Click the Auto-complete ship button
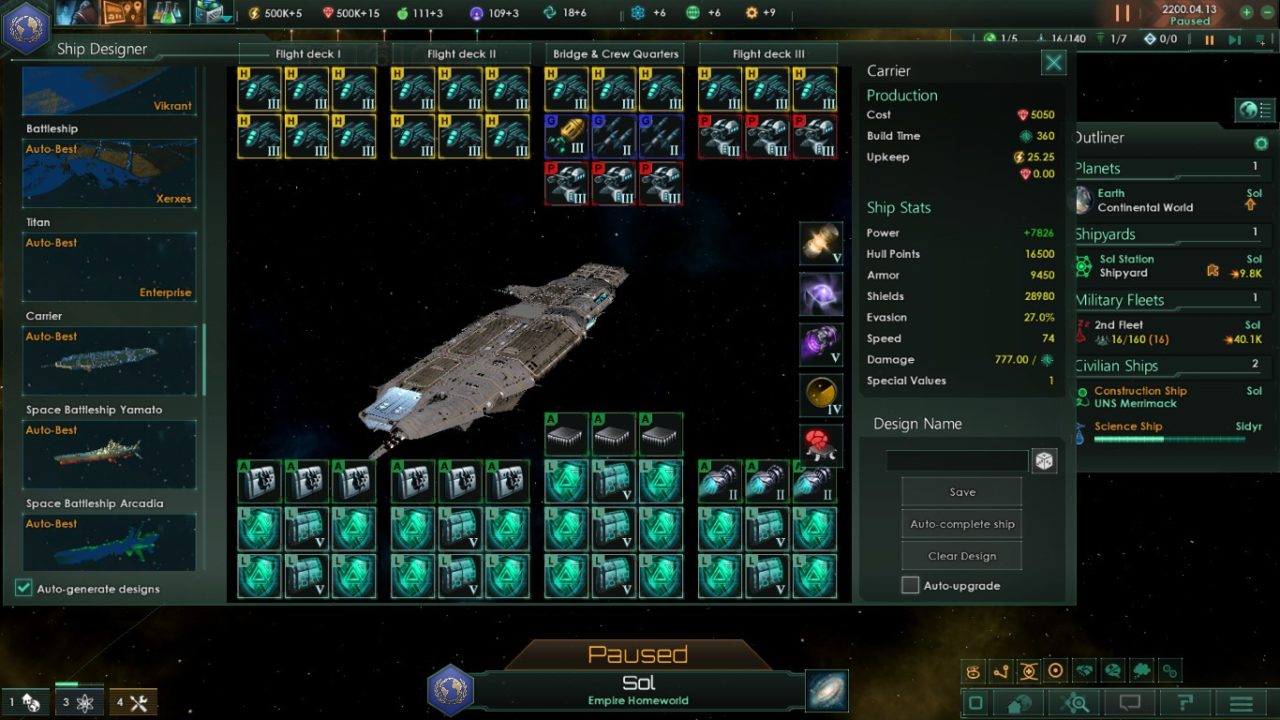This screenshot has width=1280, height=720. tap(961, 523)
